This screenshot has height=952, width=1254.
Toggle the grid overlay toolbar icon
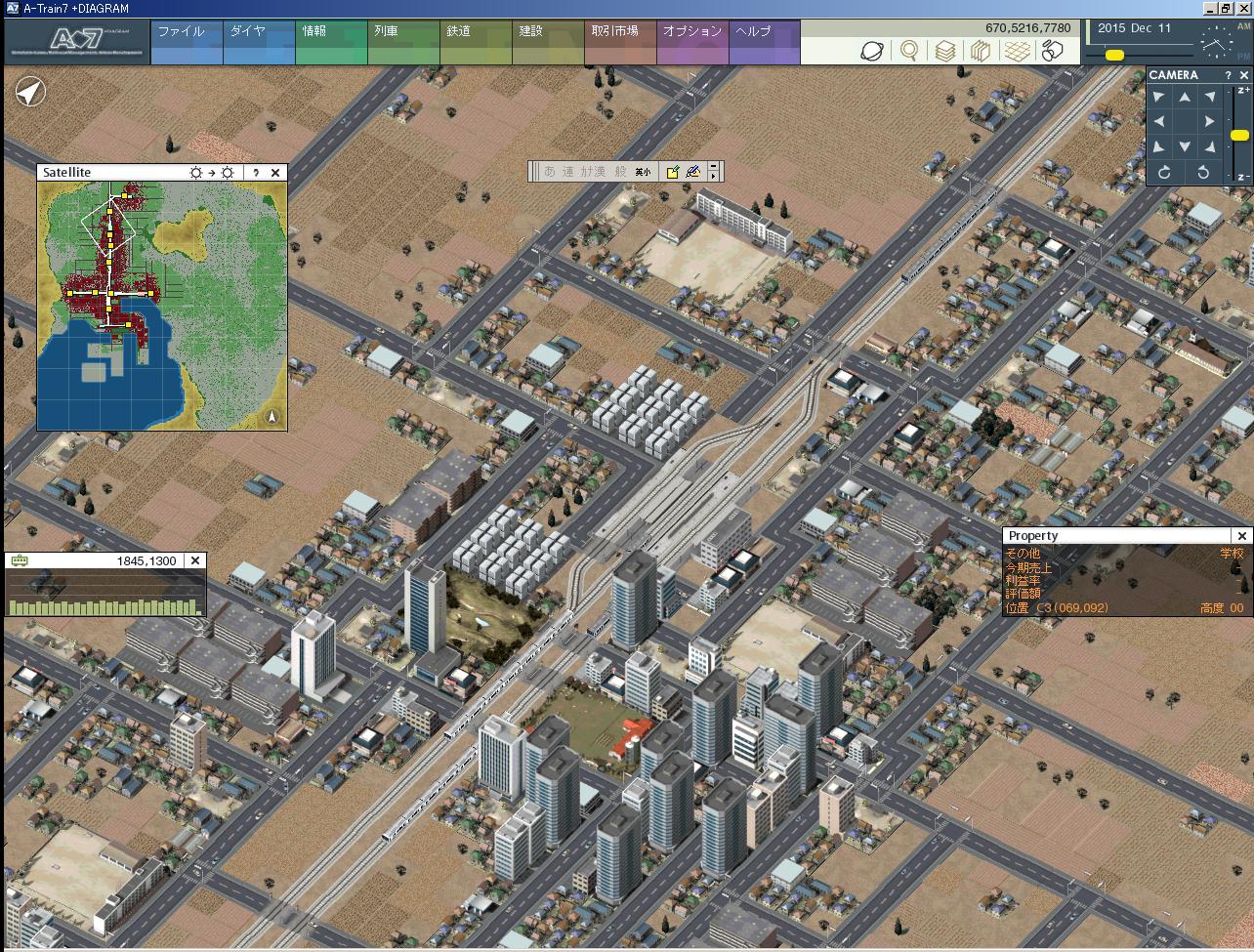tap(1017, 51)
